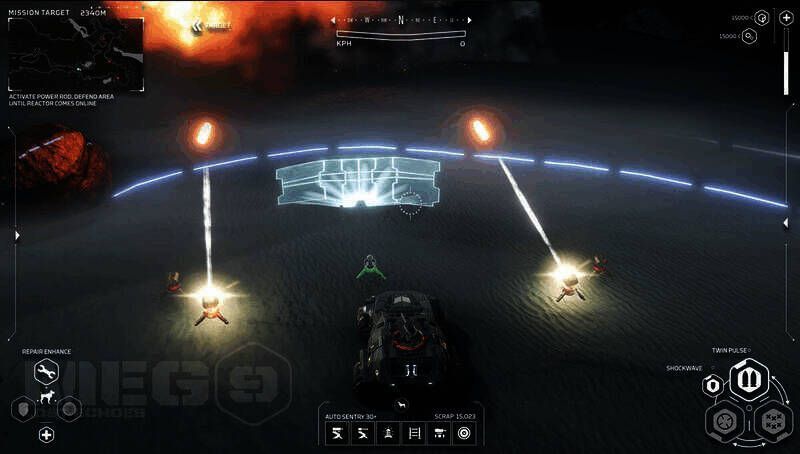Select the gun turret build slot
Screen dimensions: 800x454
pos(437,433)
